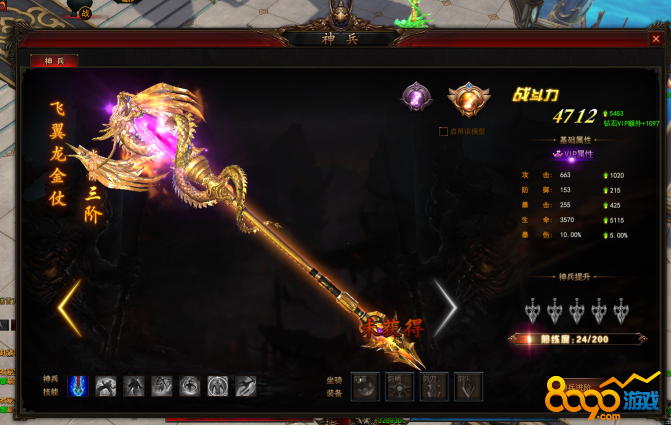The height and width of the screenshot is (425, 671).
Task: Show the previous weapon with the left arrow
Action: (68, 308)
